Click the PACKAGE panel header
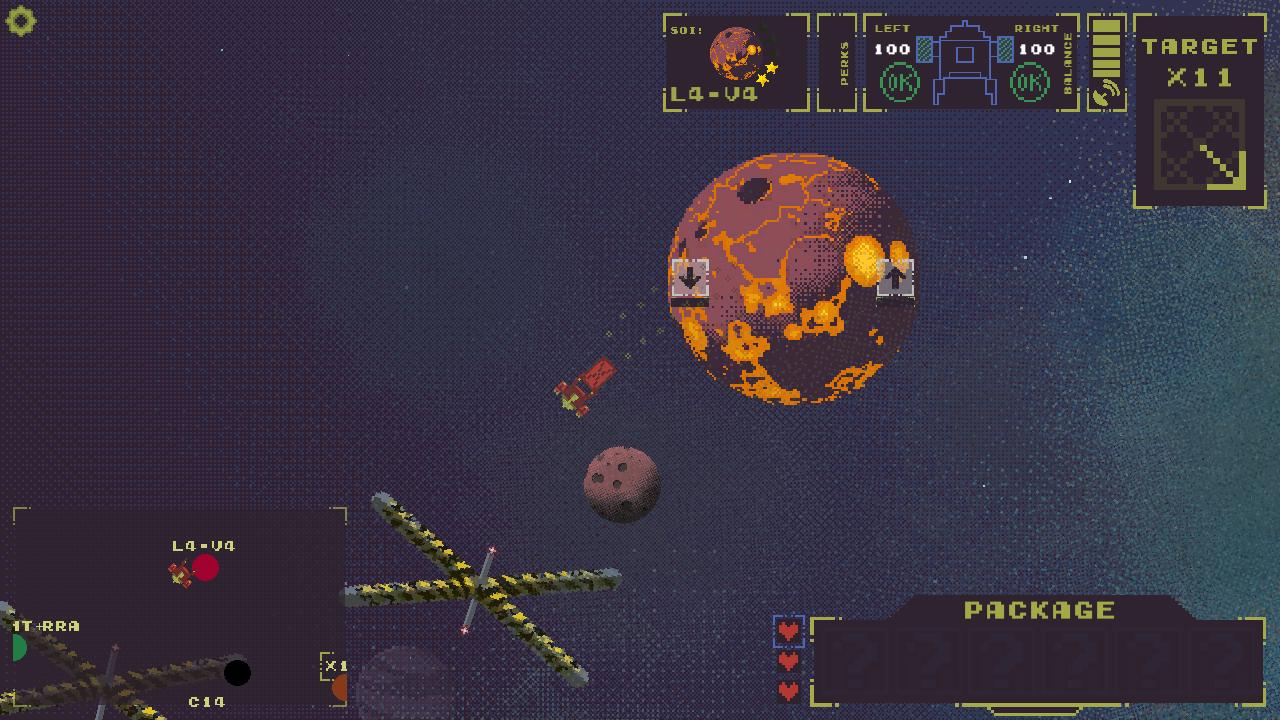The image size is (1280, 720). [x=1040, y=609]
